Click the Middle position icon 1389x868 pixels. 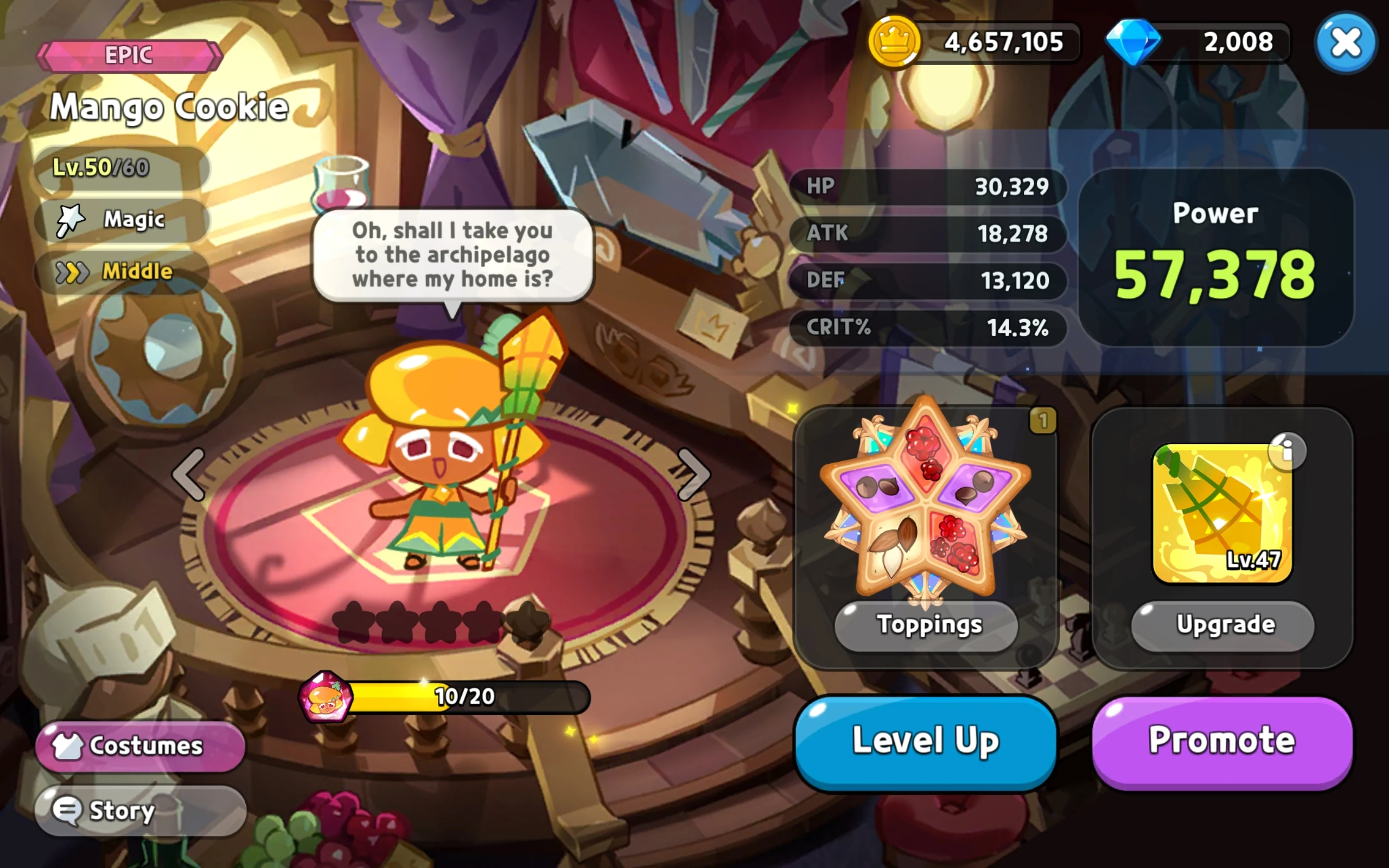pyautogui.click(x=73, y=271)
